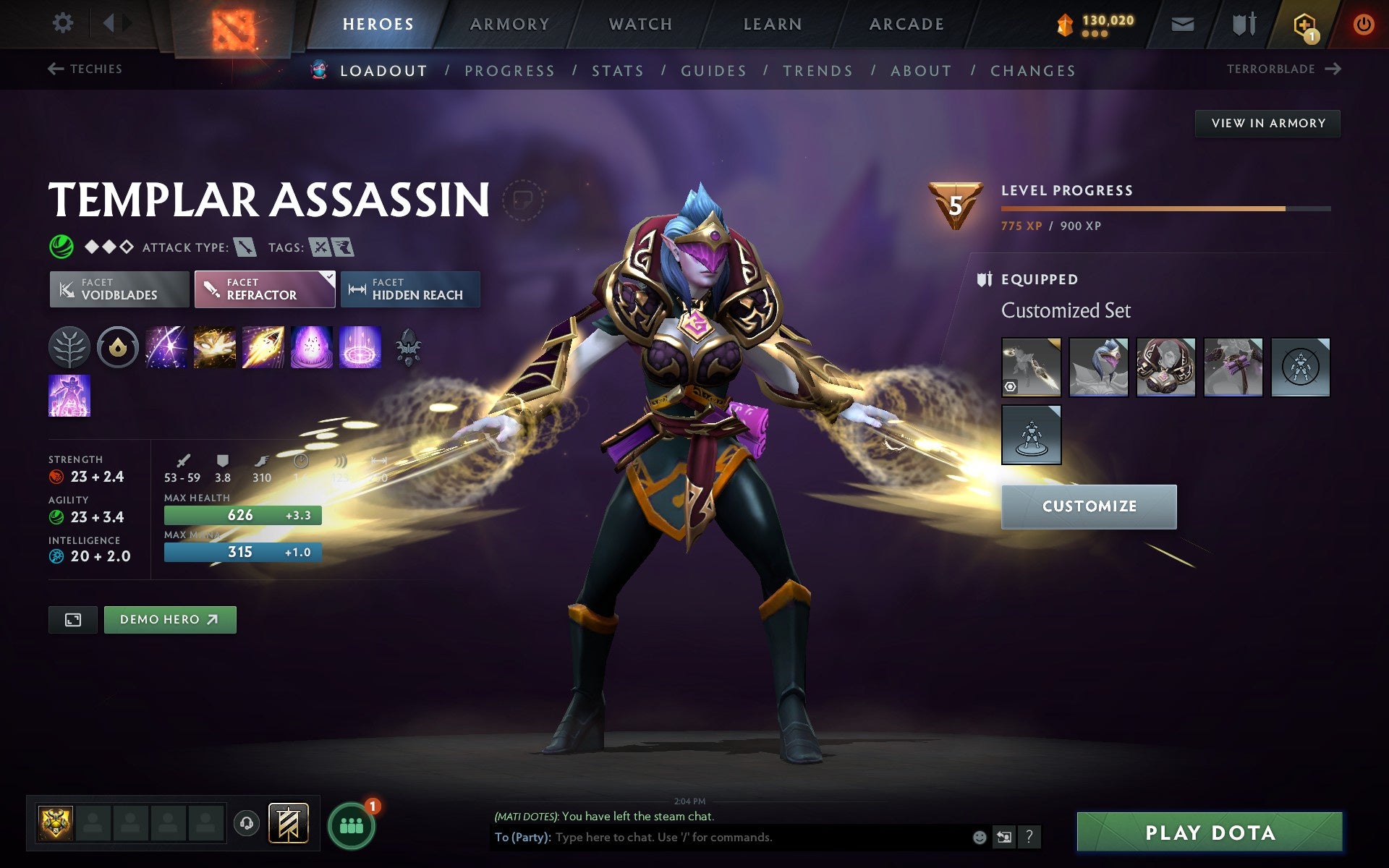Select the Meld ability icon

(x=215, y=347)
